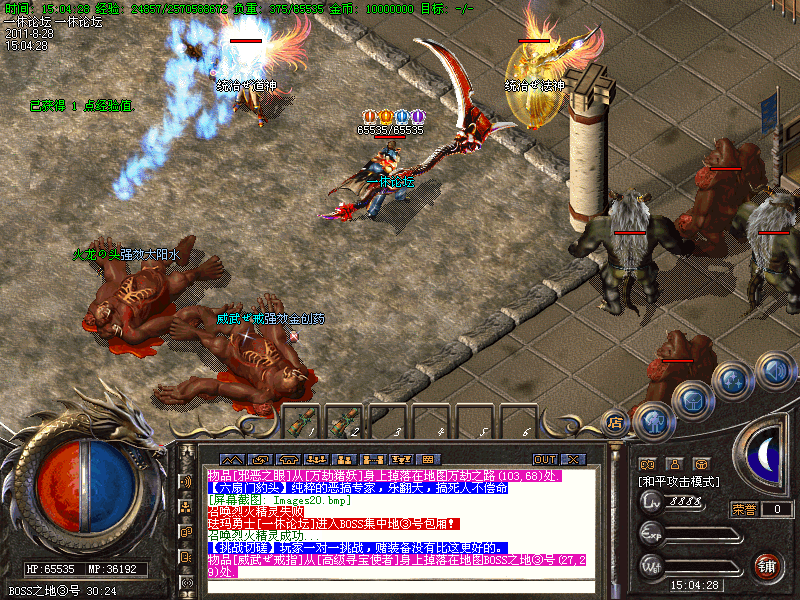Use the item in belt slot 1

click(x=302, y=424)
